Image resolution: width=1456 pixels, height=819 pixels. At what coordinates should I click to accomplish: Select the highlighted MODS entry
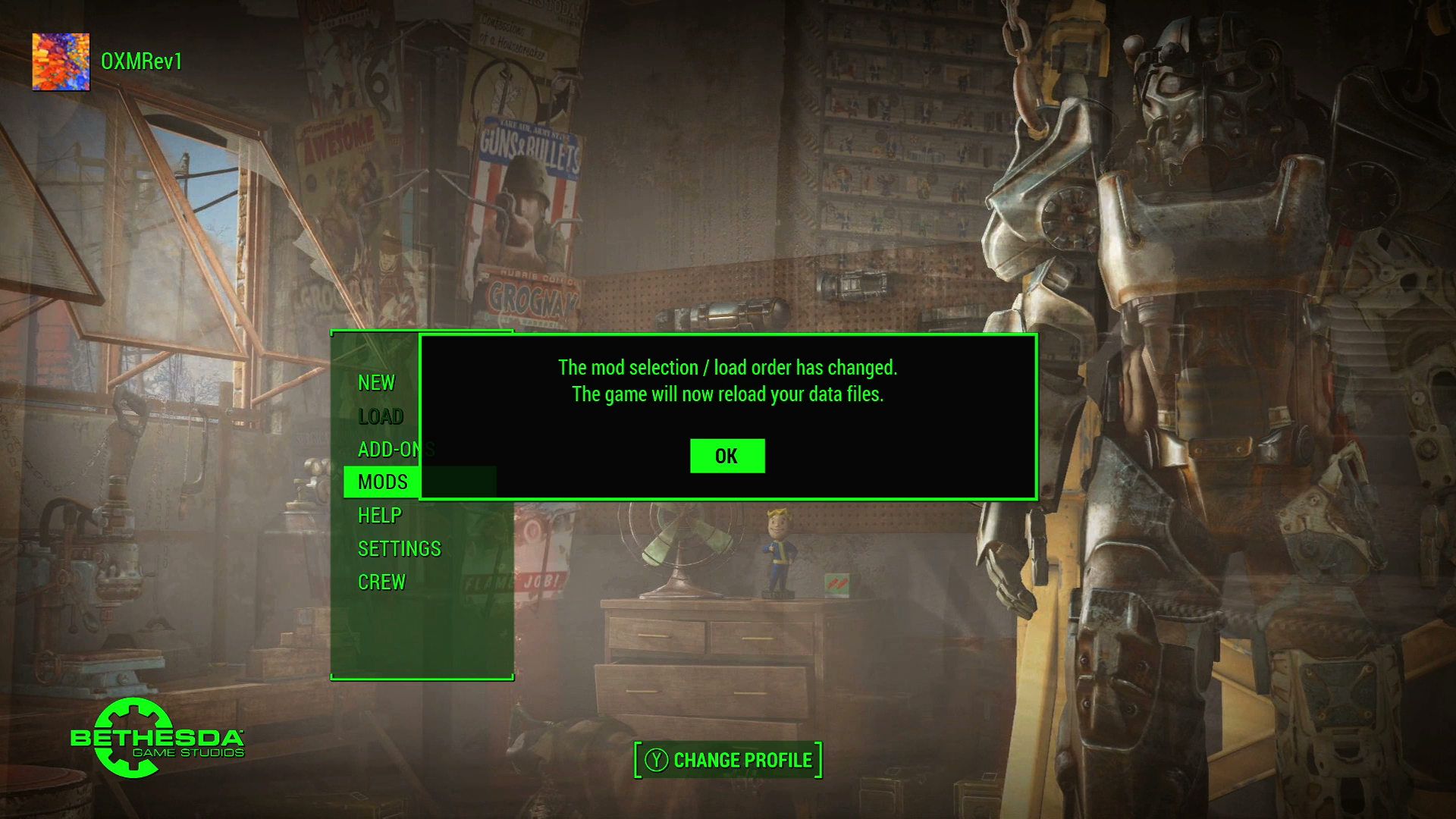point(382,482)
